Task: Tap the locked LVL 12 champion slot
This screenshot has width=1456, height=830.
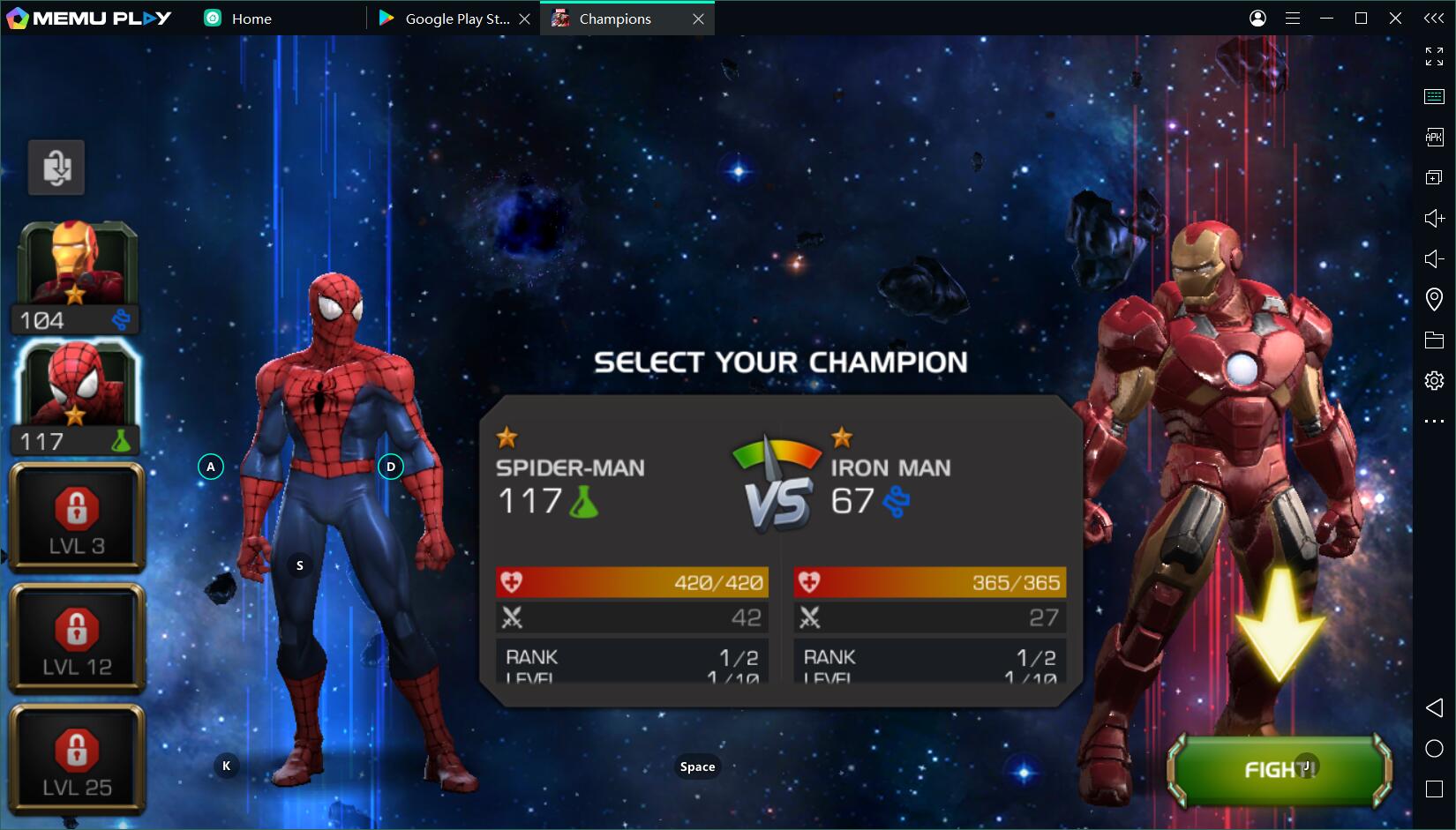Action: tap(77, 639)
